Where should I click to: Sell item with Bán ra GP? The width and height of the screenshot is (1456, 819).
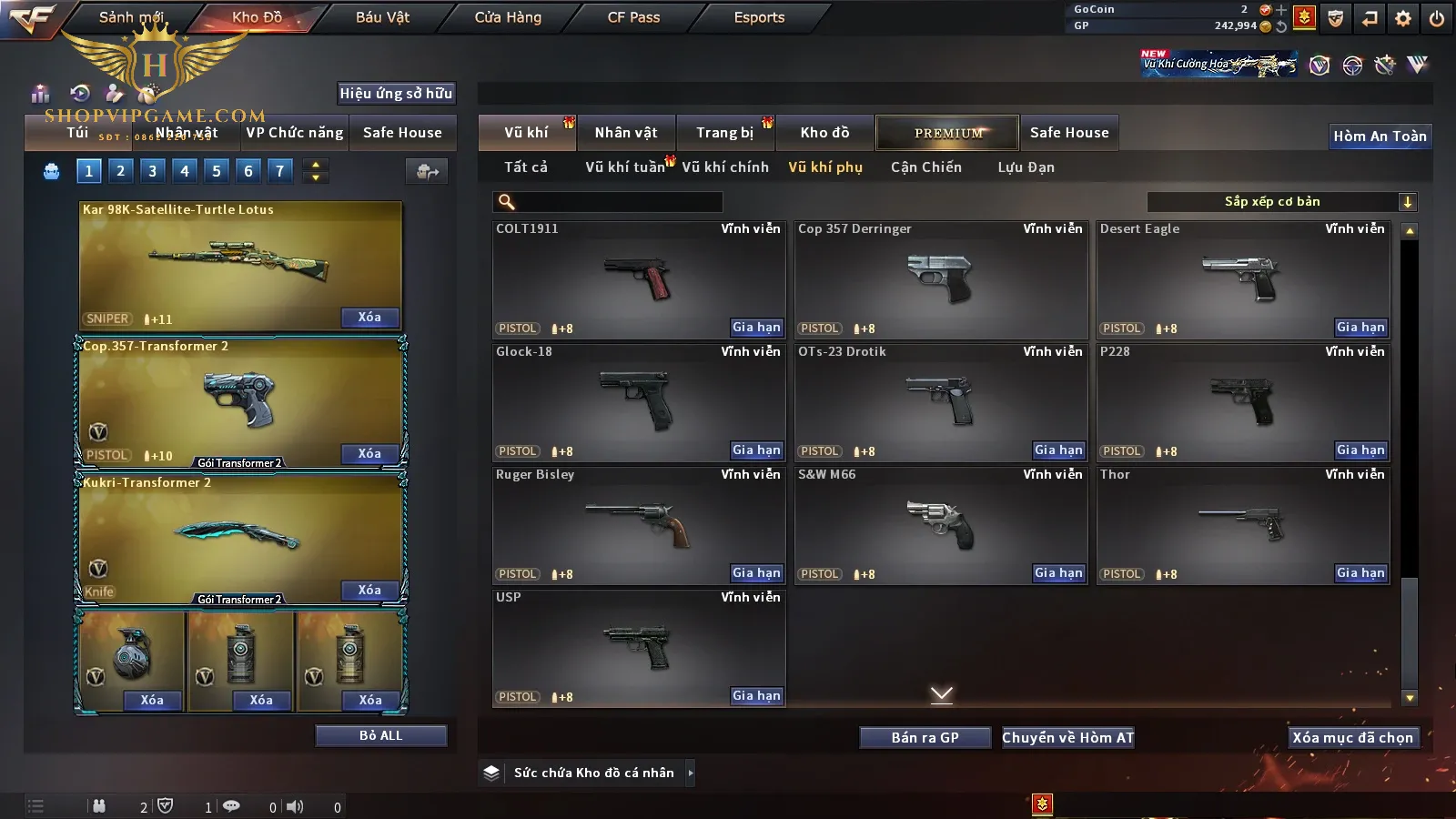(x=925, y=738)
